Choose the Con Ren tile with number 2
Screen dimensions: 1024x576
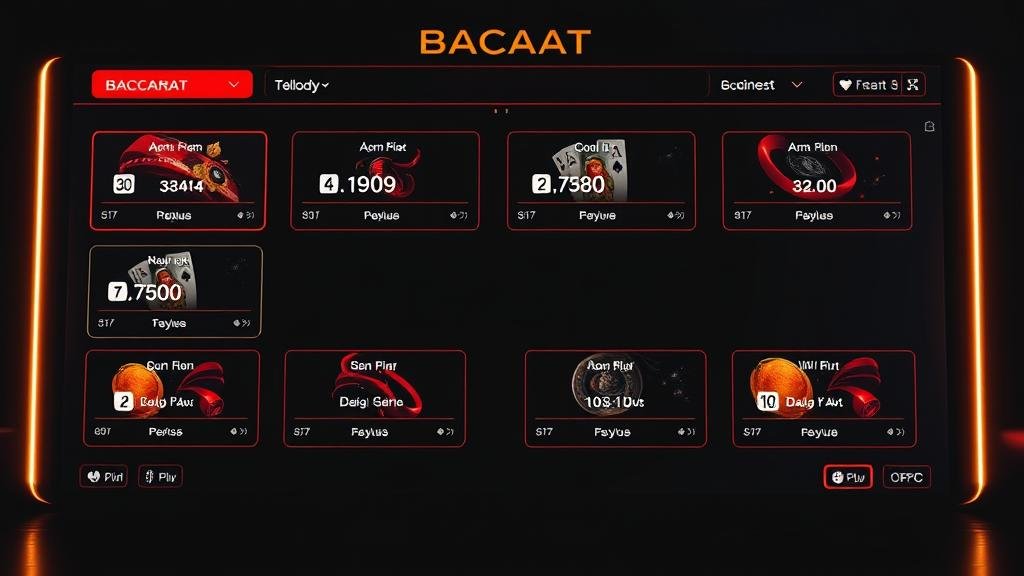(x=172, y=398)
